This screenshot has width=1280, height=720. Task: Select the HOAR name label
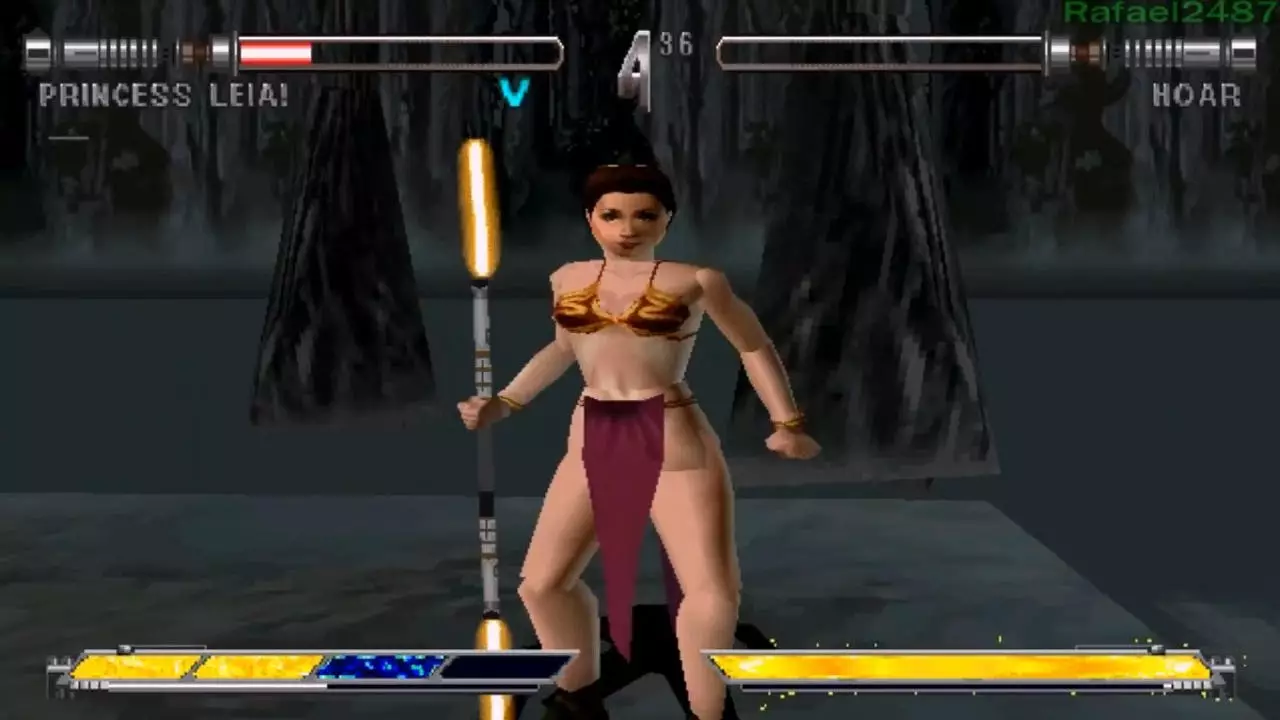coord(1196,96)
